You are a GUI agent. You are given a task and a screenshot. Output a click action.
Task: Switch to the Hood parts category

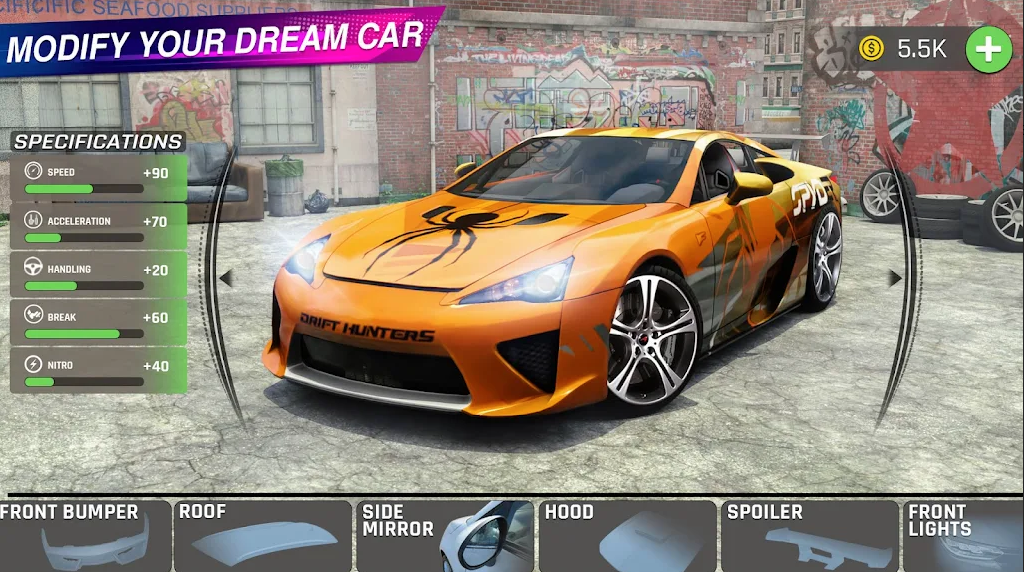click(628, 536)
